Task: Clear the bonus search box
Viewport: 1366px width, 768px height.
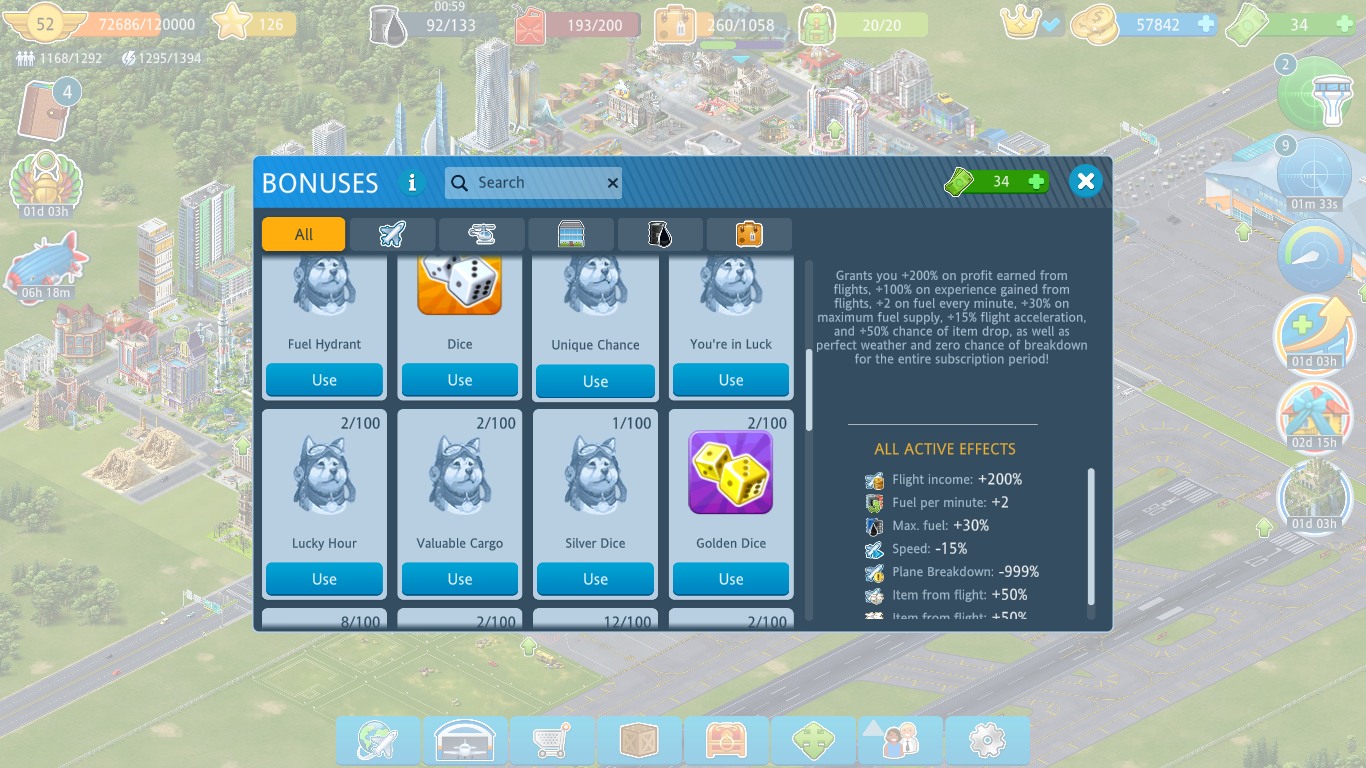Action: click(612, 183)
